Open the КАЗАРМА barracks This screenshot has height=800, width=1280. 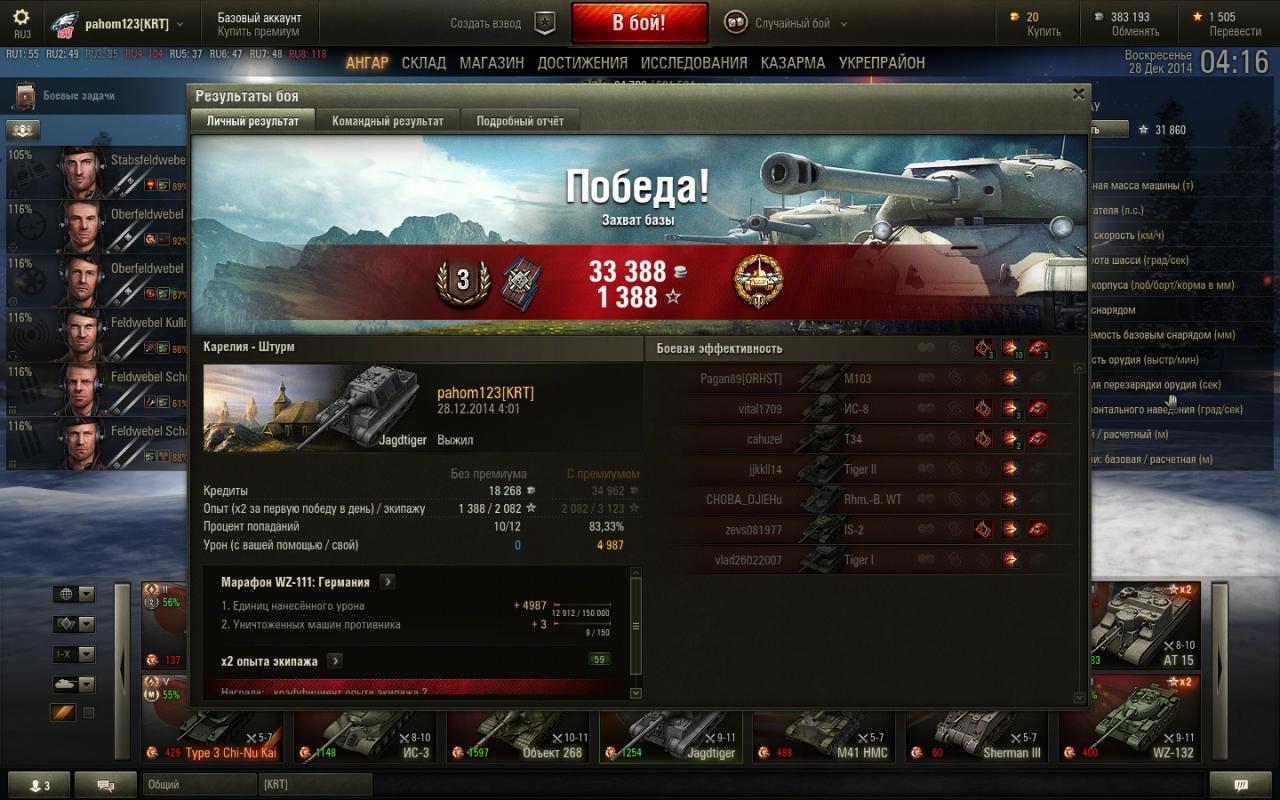793,63
